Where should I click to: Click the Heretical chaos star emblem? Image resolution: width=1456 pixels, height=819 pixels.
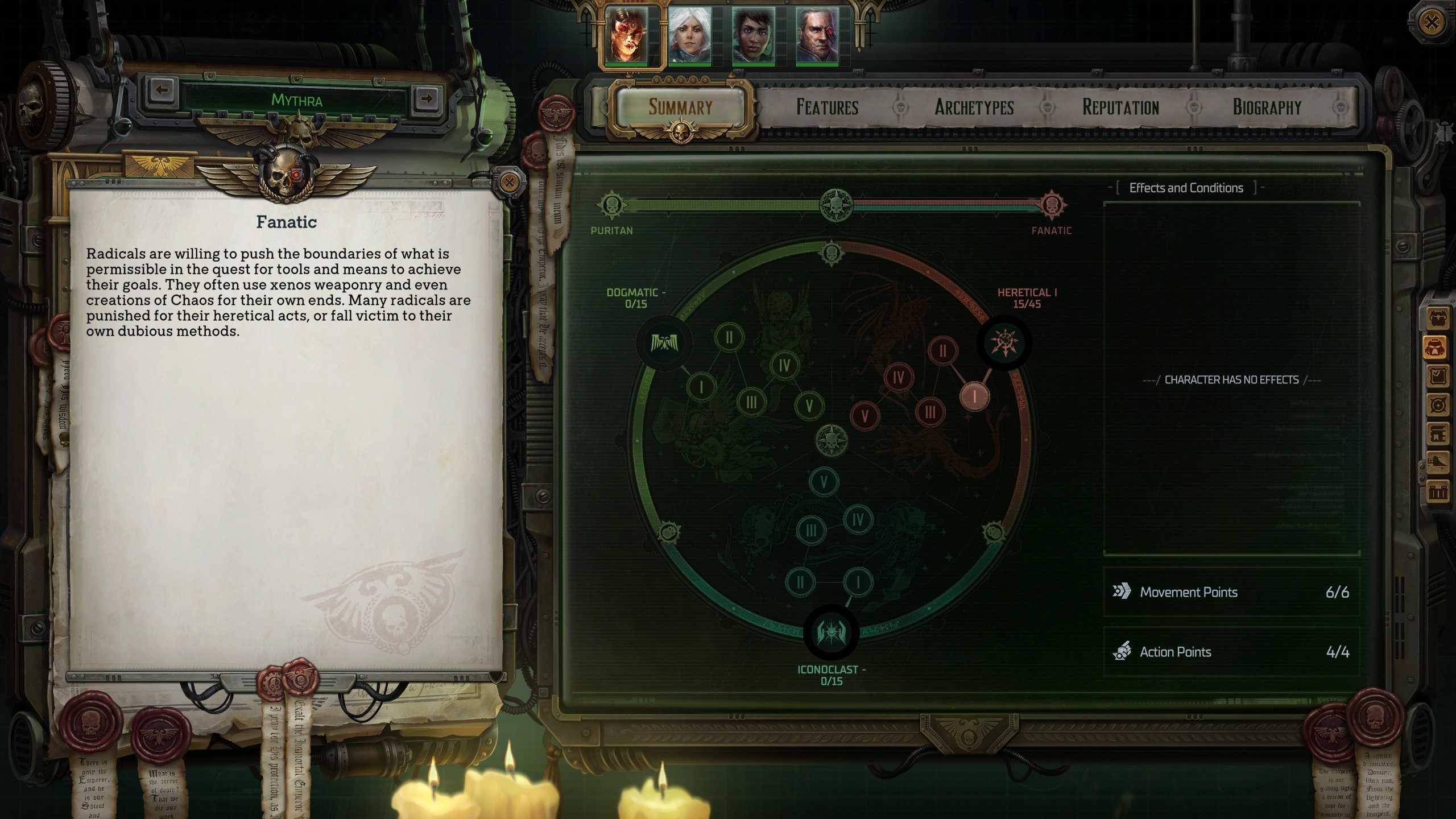click(1004, 343)
